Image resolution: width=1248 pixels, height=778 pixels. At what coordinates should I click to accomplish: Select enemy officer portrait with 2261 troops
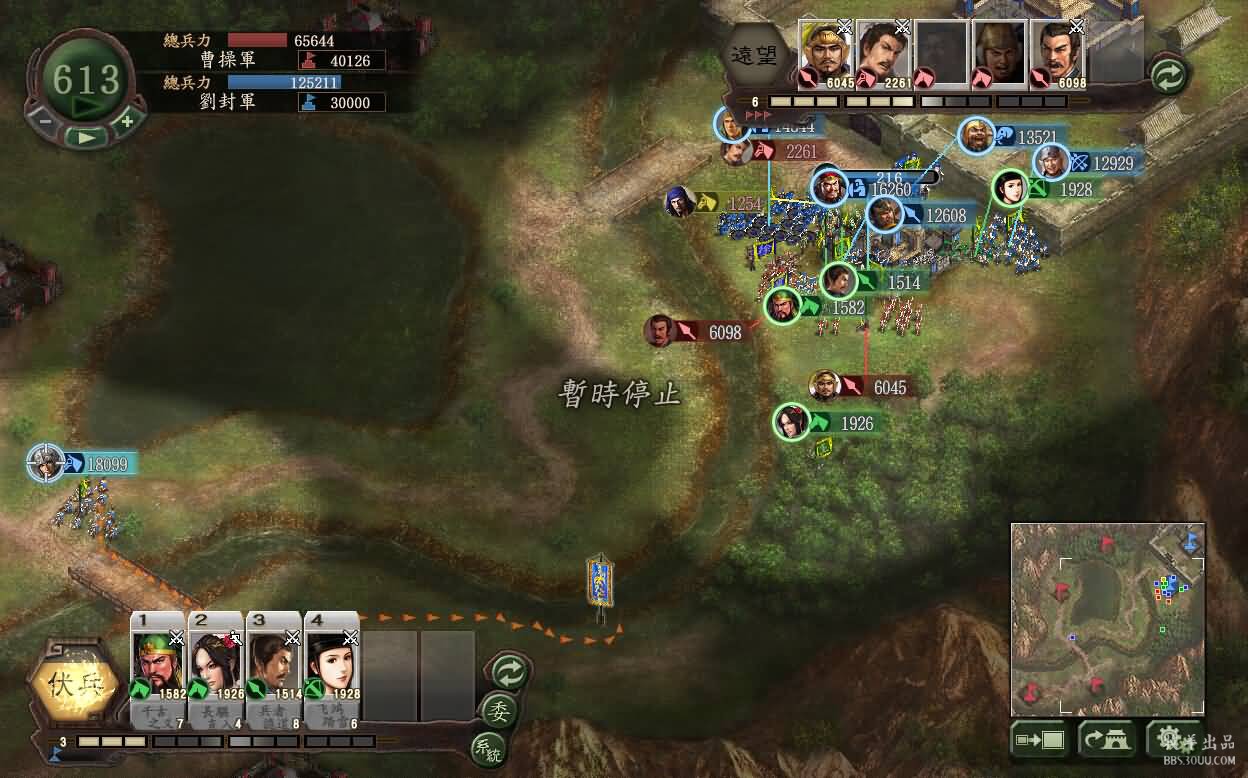point(883,52)
